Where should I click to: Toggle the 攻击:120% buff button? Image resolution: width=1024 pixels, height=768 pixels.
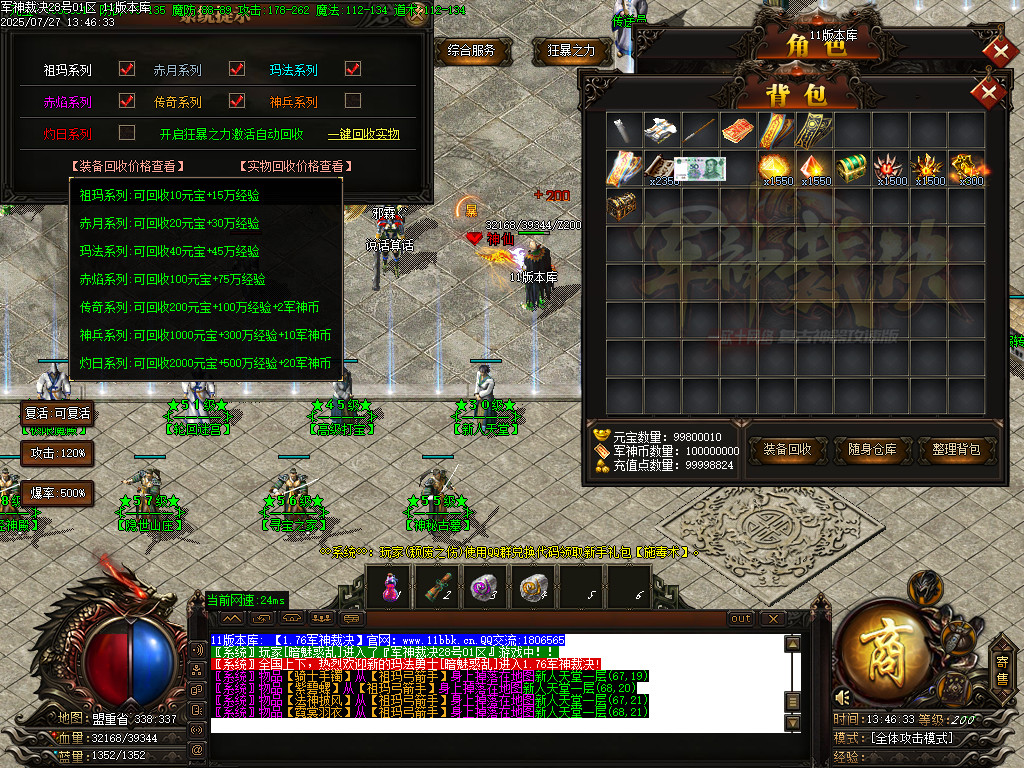click(57, 453)
